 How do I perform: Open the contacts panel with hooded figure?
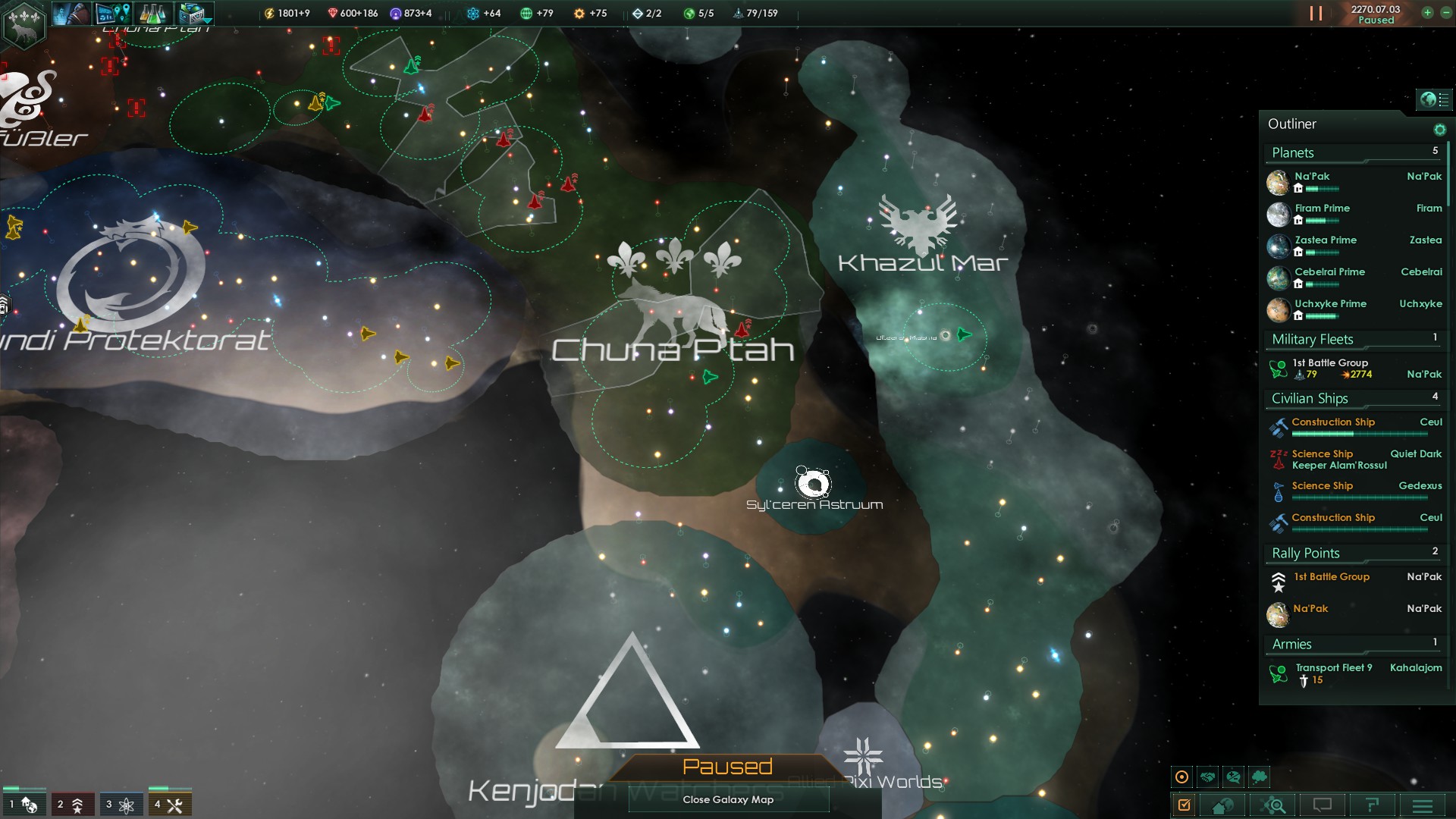(x=72, y=13)
